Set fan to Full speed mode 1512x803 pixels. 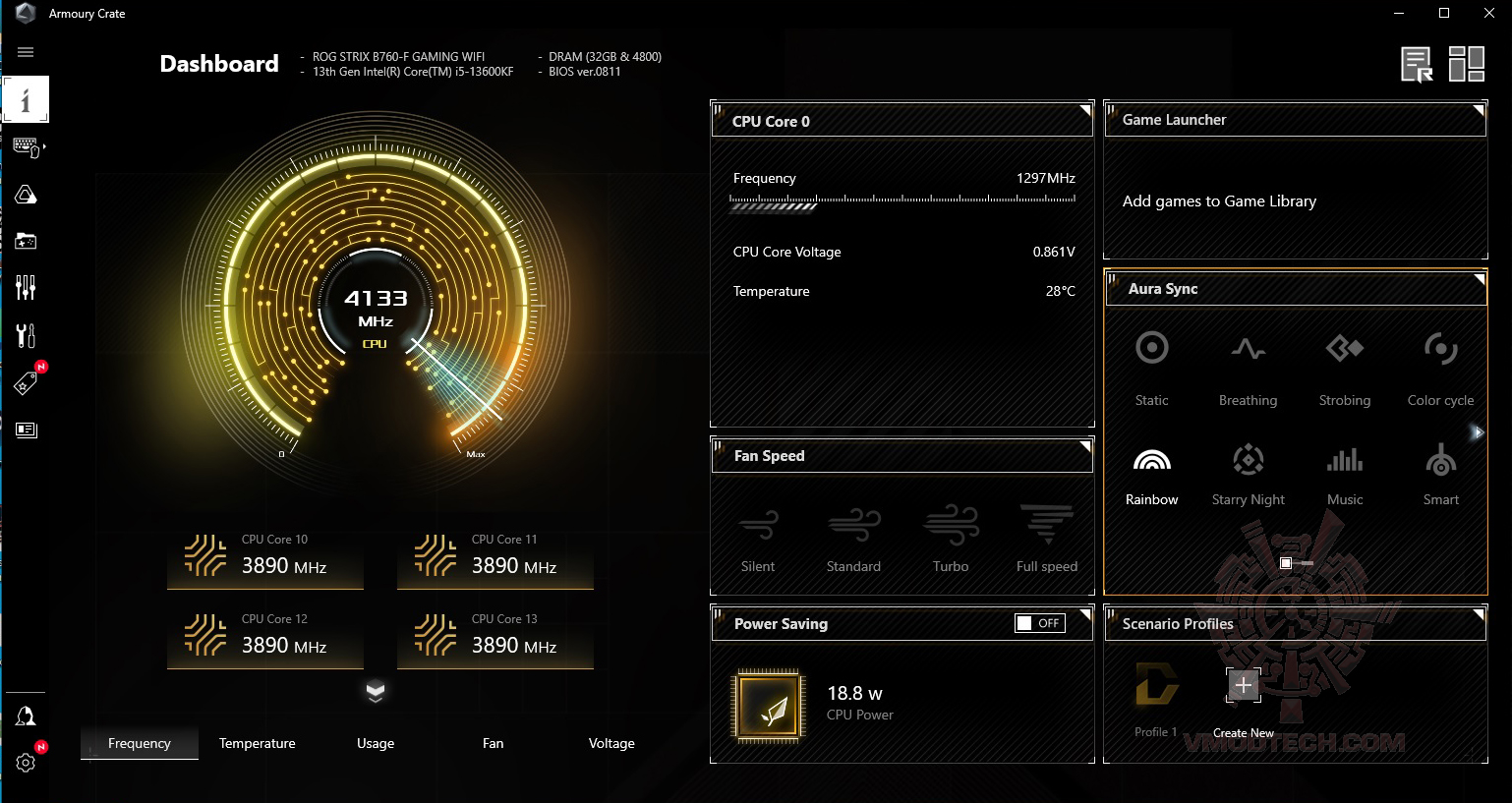click(x=1046, y=538)
